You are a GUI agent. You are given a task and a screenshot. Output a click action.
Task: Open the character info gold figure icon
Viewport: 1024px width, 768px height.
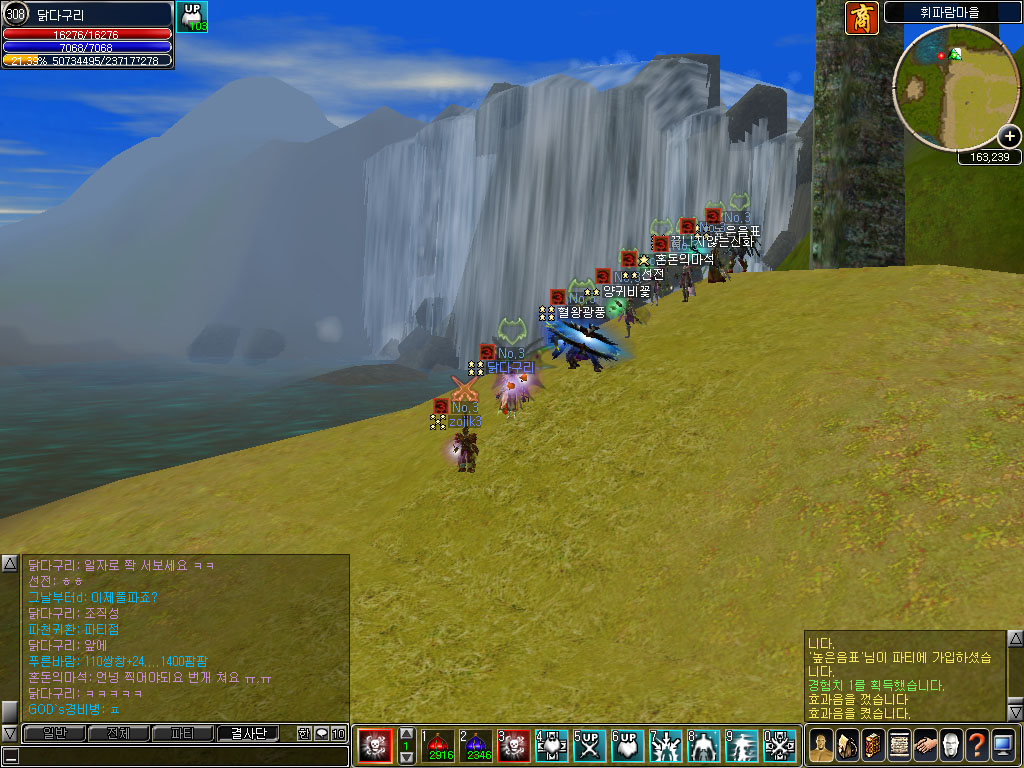(820, 745)
